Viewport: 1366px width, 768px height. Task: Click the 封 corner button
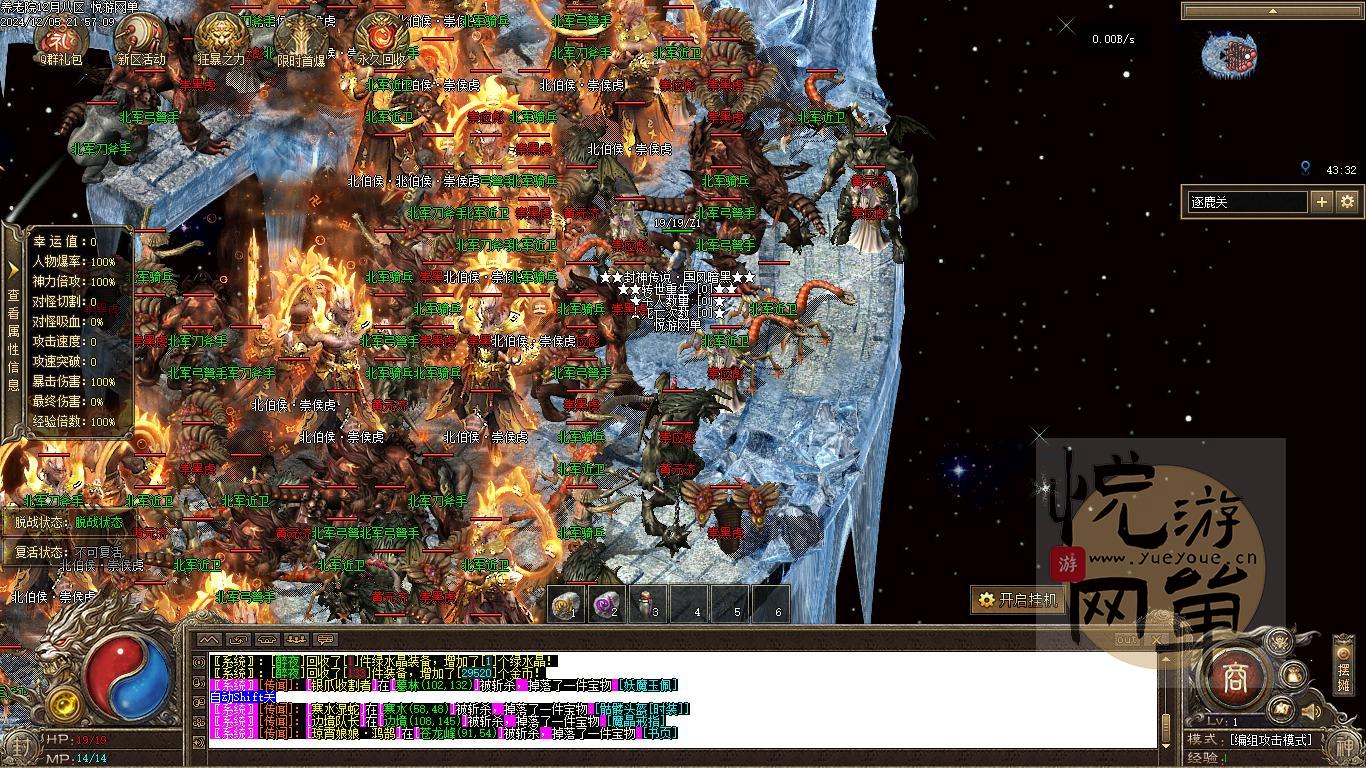[19, 746]
